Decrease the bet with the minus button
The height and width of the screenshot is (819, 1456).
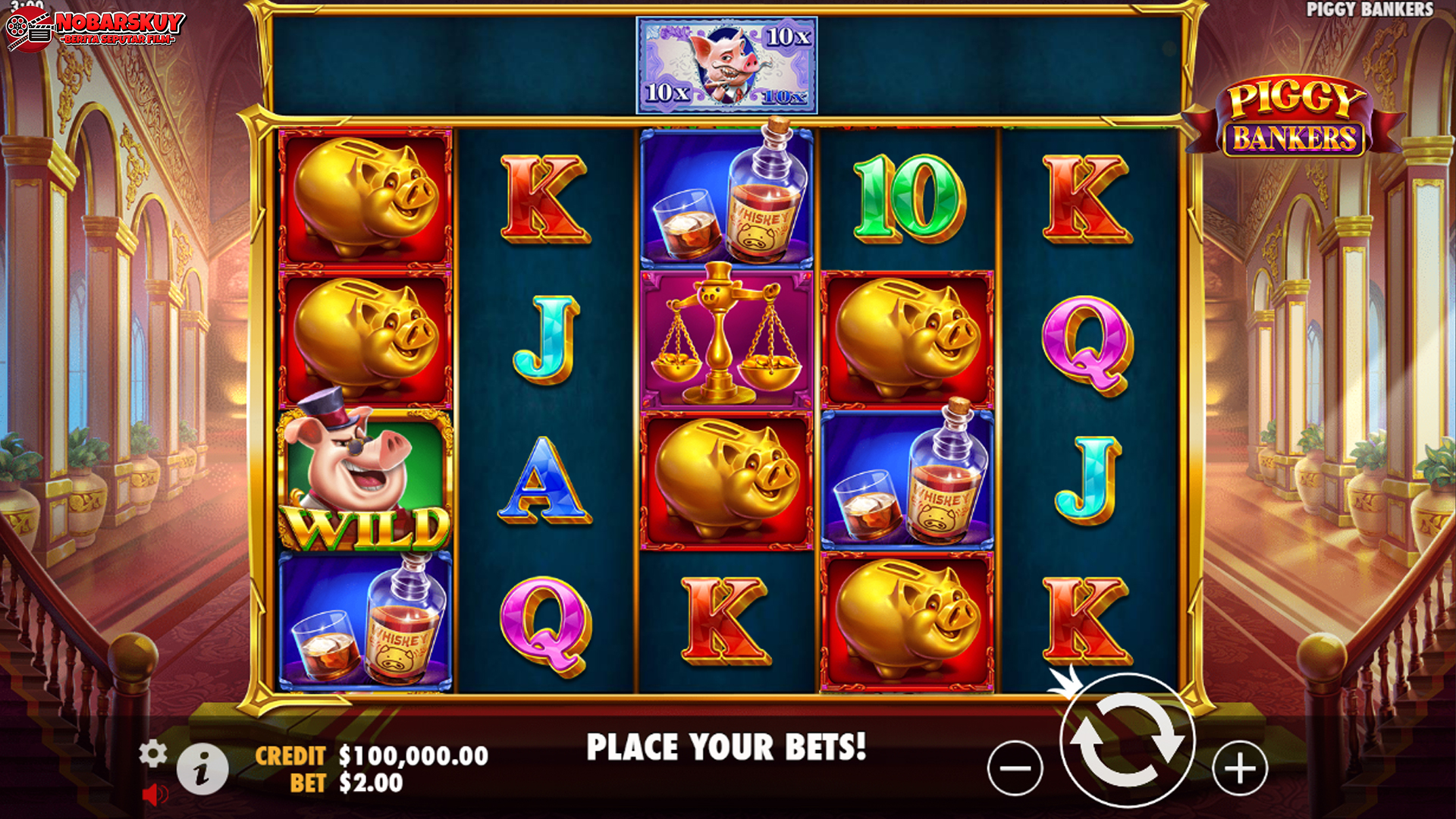pos(1015,768)
